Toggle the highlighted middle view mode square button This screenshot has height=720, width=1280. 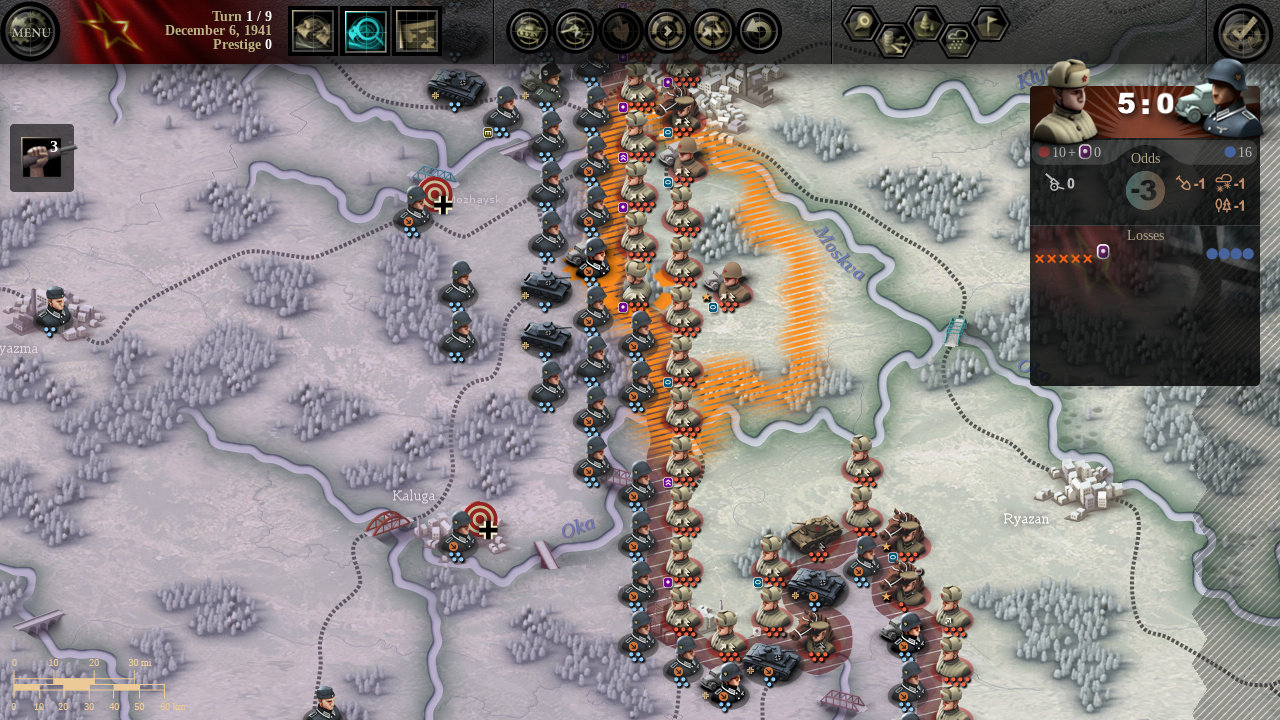click(x=365, y=31)
